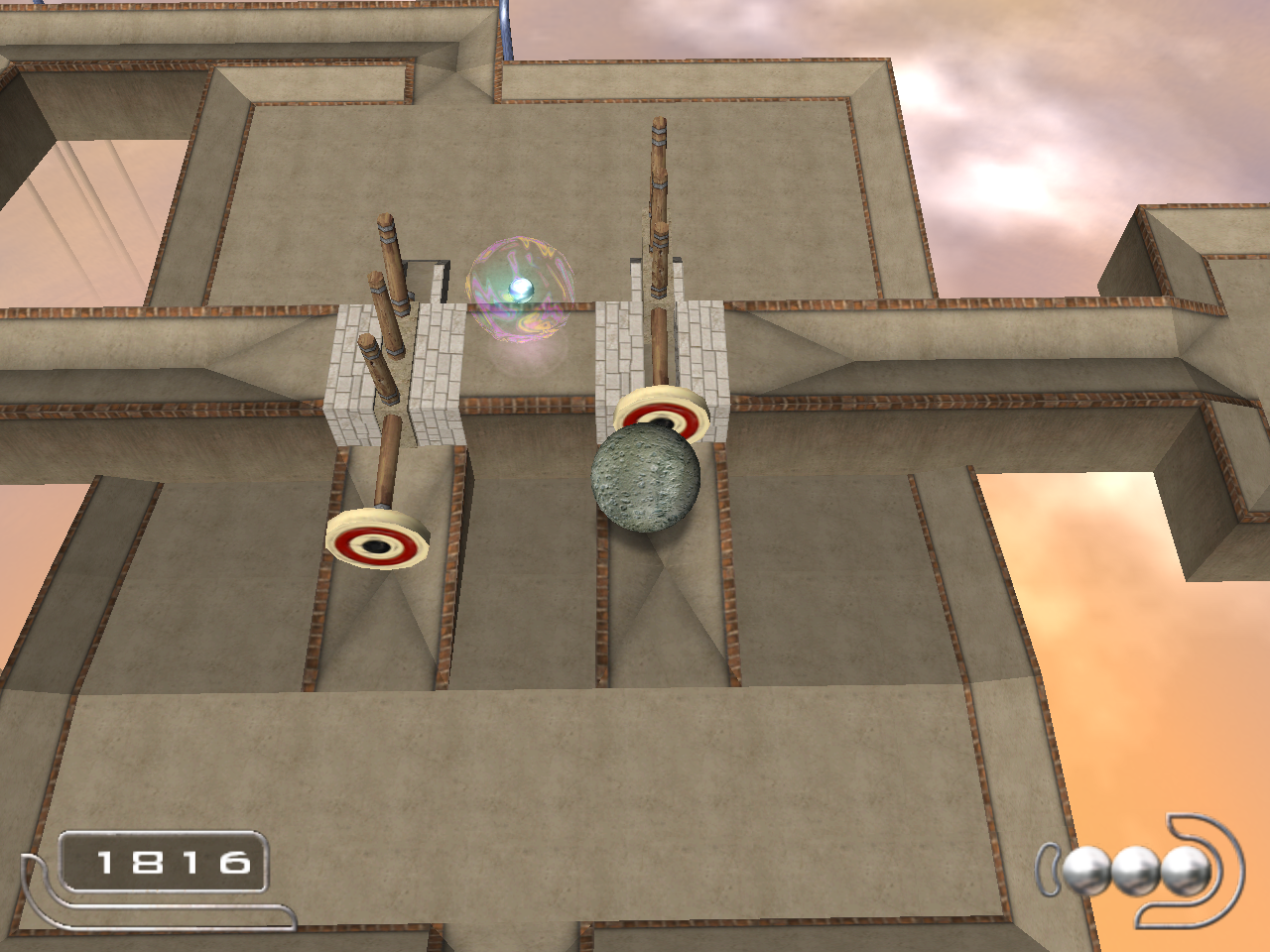
Task: Click the bullseye wheel beside the stone ball
Action: [661, 412]
